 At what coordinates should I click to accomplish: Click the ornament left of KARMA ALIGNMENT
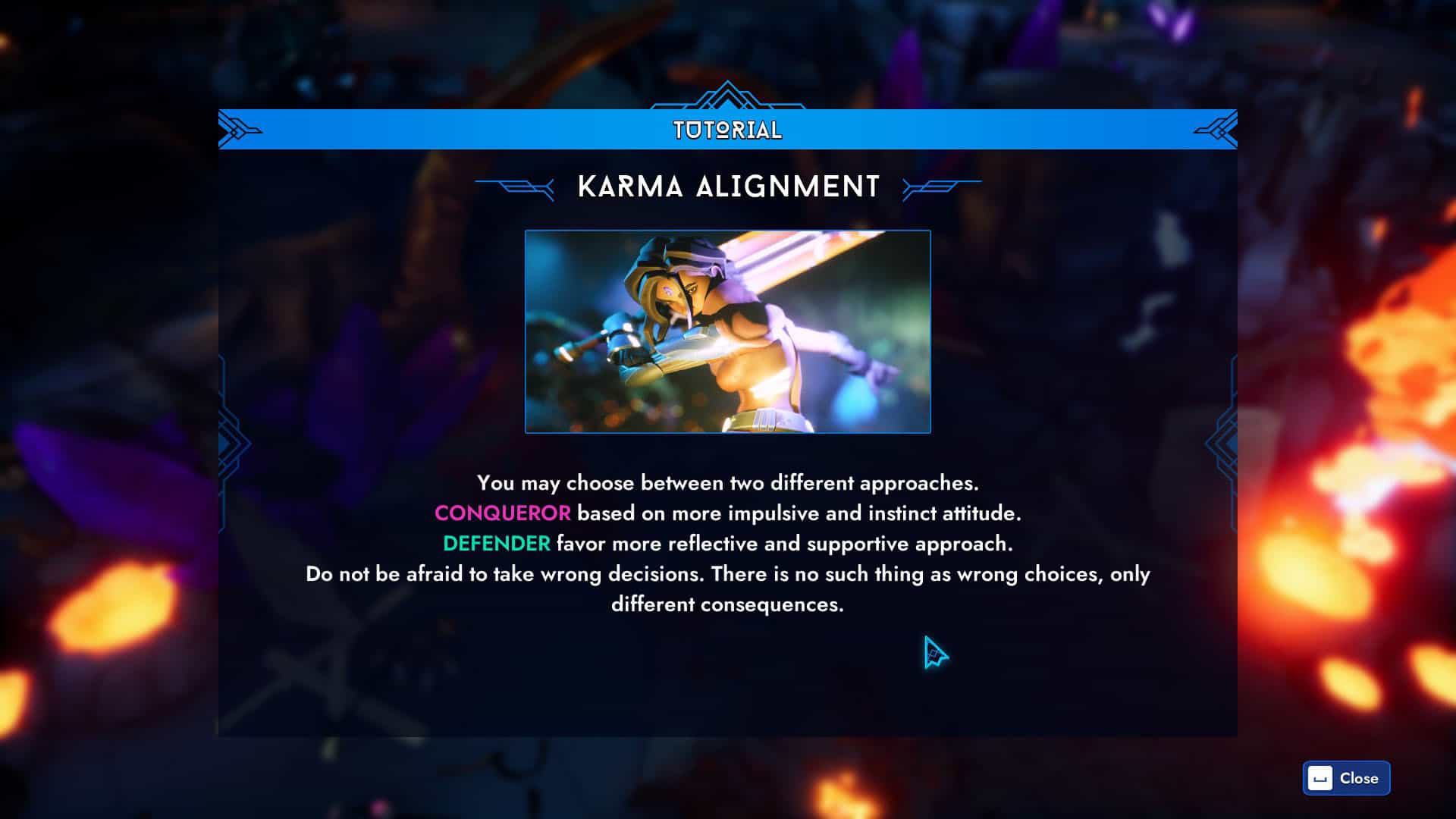pos(513,184)
